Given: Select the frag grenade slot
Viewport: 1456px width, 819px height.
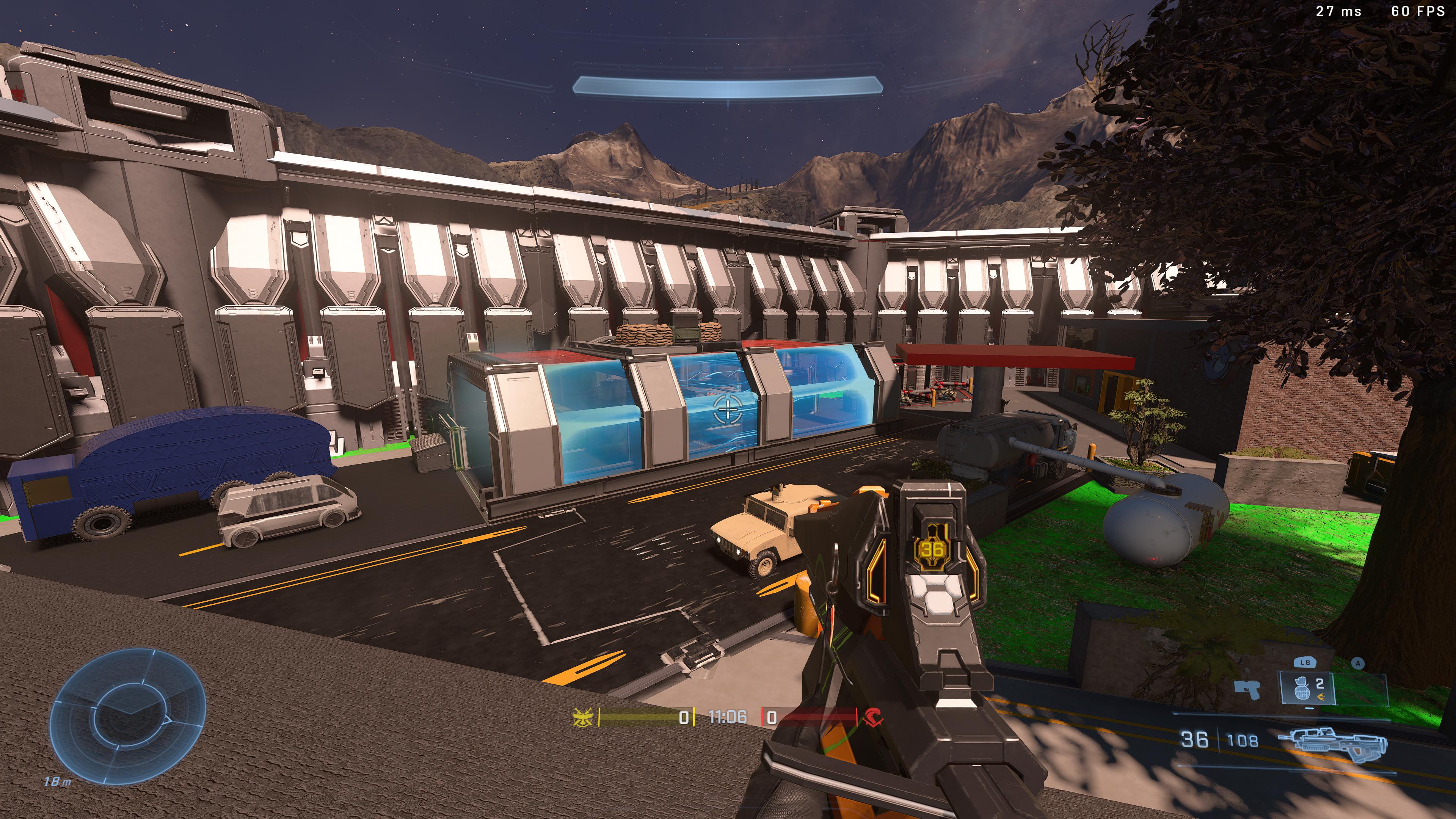Looking at the screenshot, I should click(x=1307, y=688).
